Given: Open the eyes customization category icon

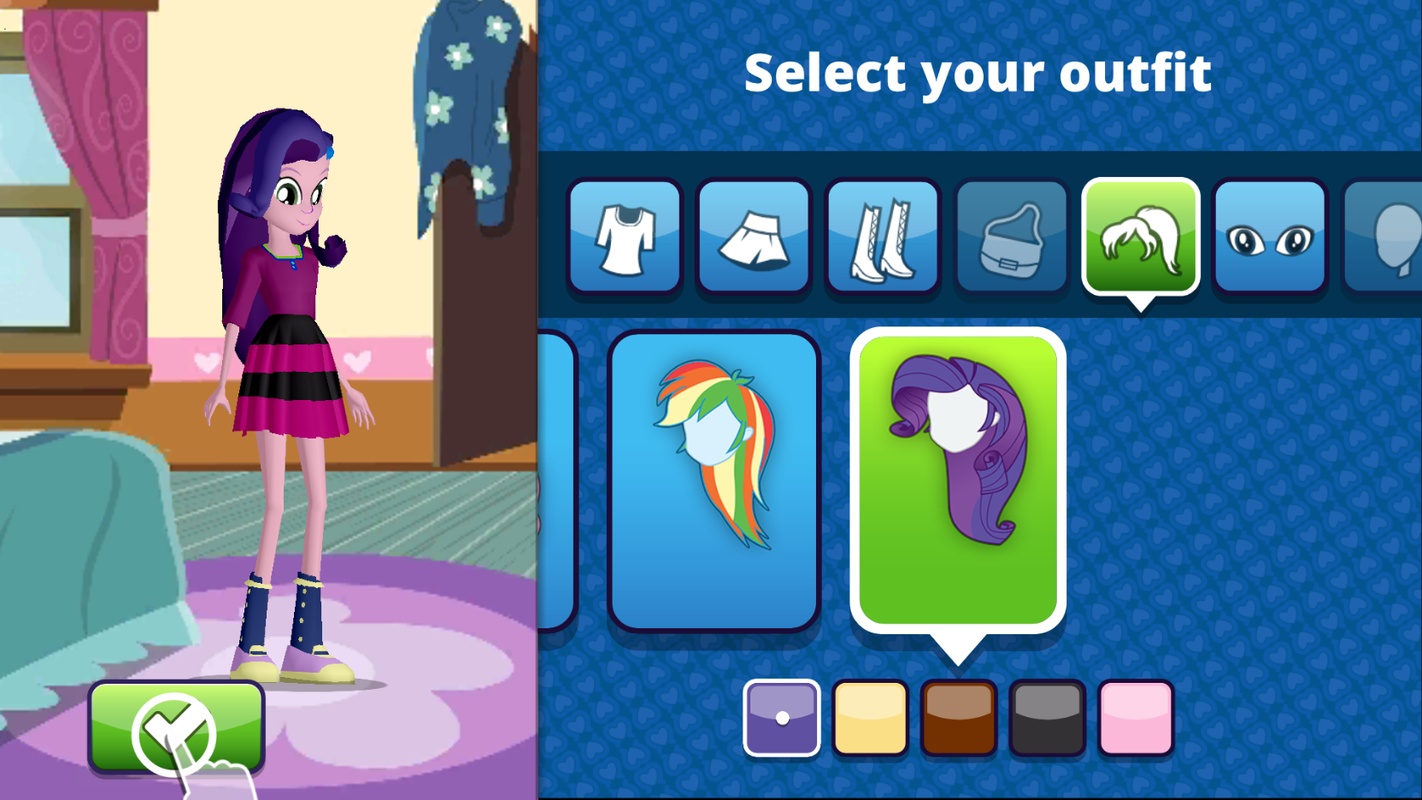Looking at the screenshot, I should pos(1269,236).
